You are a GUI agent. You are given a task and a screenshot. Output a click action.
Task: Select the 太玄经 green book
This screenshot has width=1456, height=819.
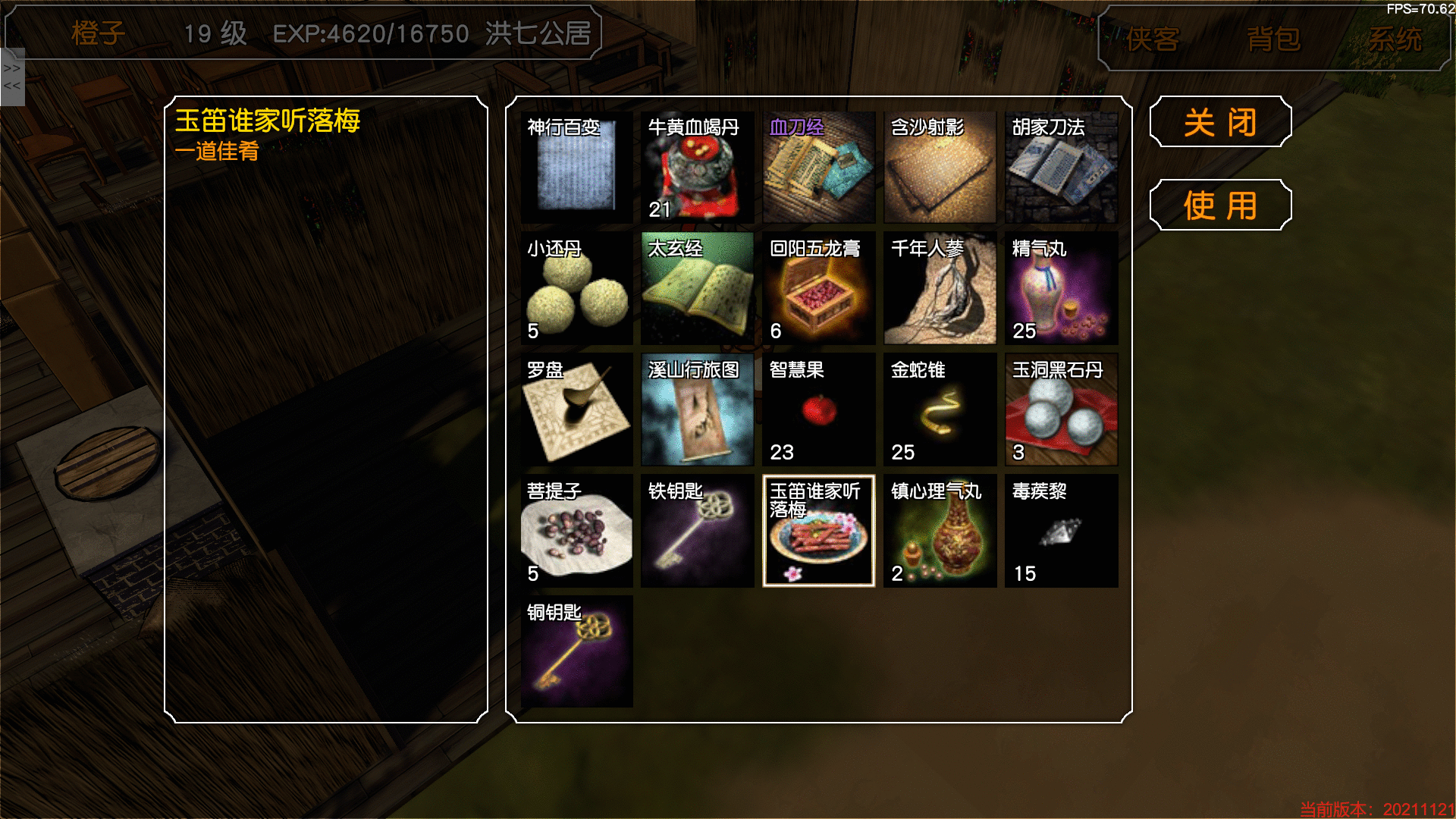click(x=698, y=289)
